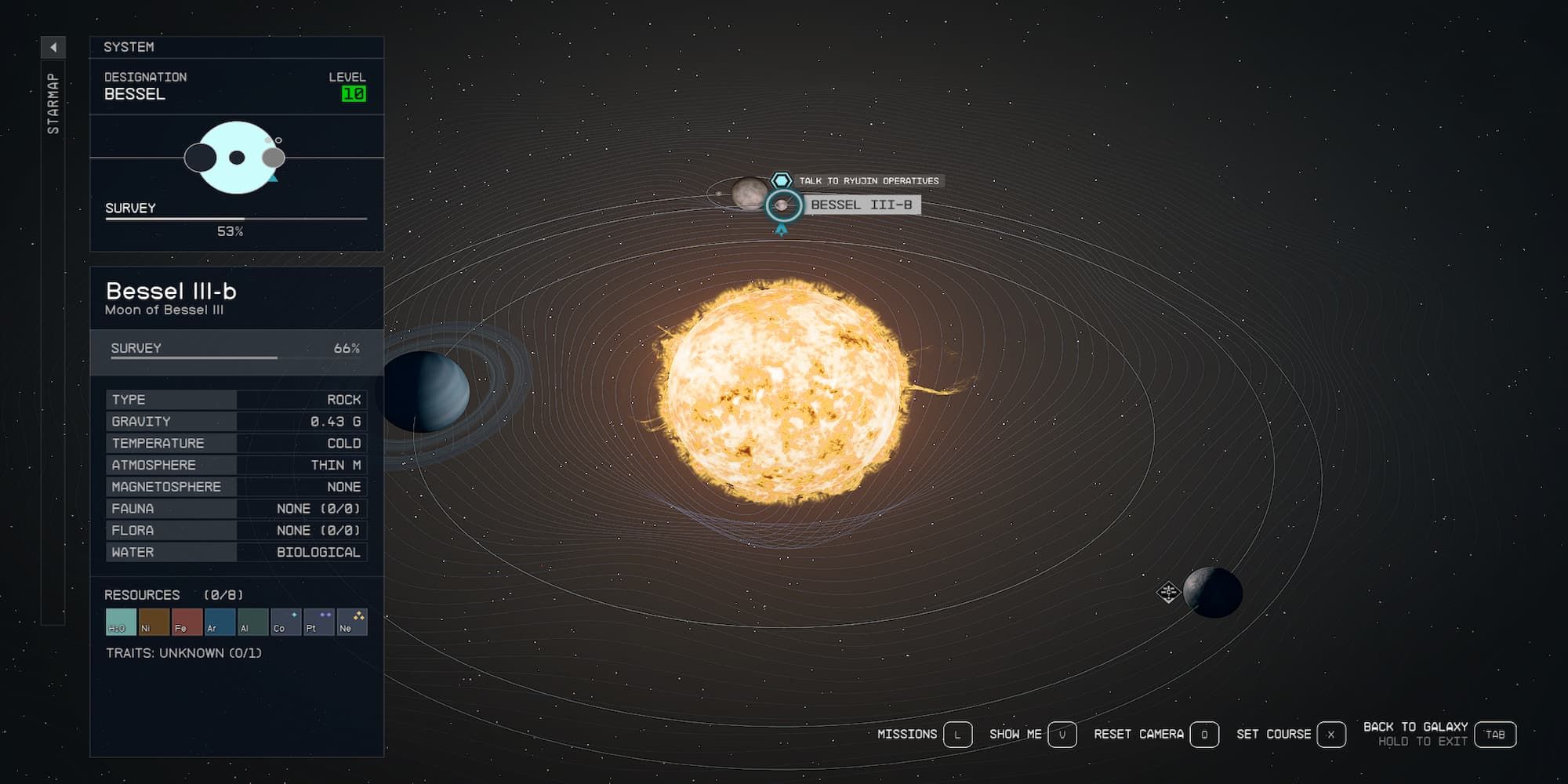This screenshot has height=784, width=1568.
Task: Go Back to Galaxy view
Action: (x=1496, y=735)
